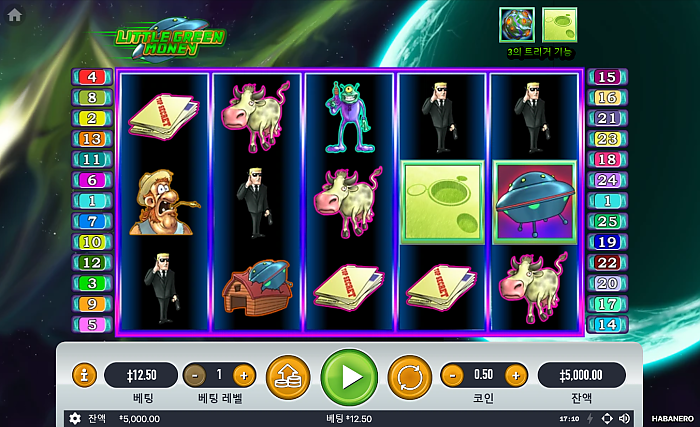This screenshot has width=700, height=427.
Task: Open the settings gear
Action: point(74,418)
